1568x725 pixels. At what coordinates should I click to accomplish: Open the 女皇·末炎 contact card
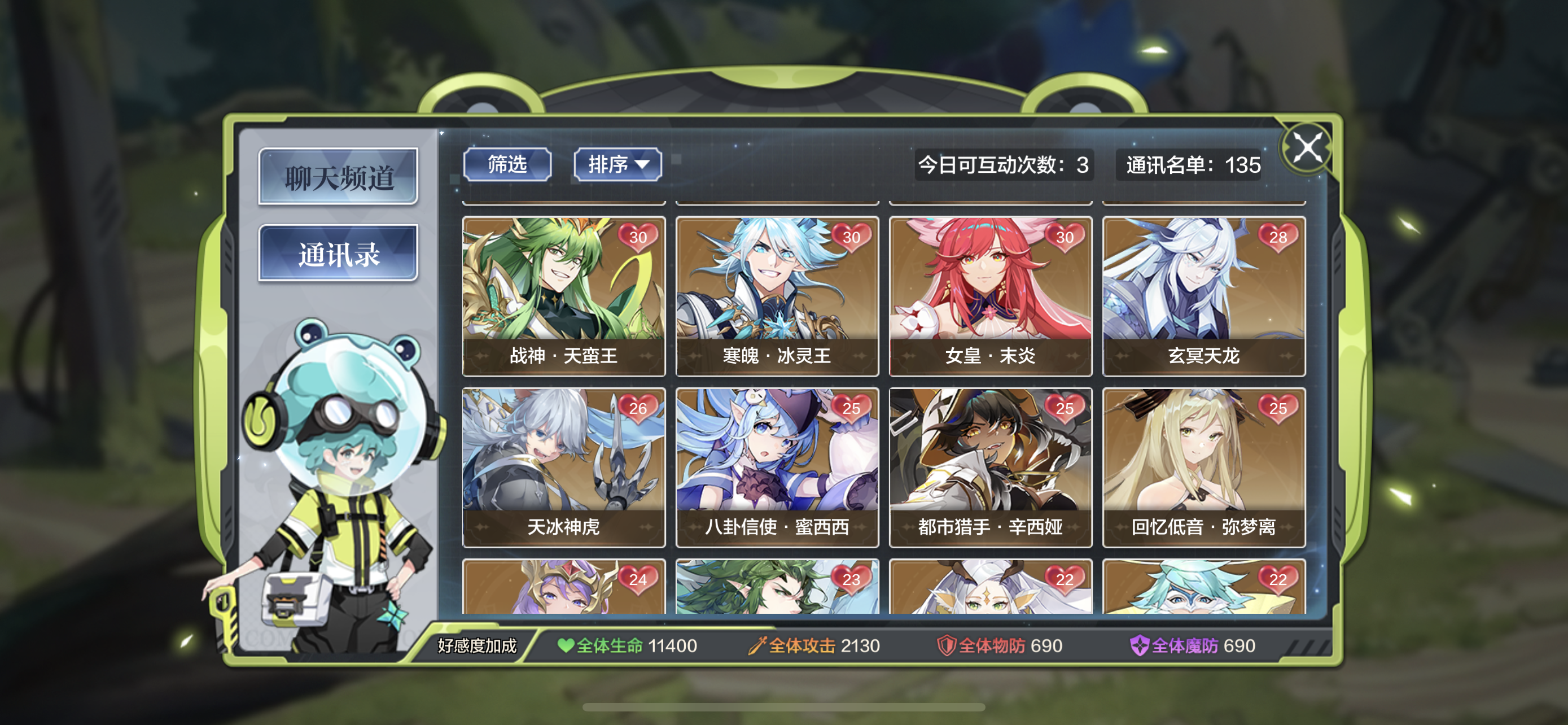(x=991, y=296)
